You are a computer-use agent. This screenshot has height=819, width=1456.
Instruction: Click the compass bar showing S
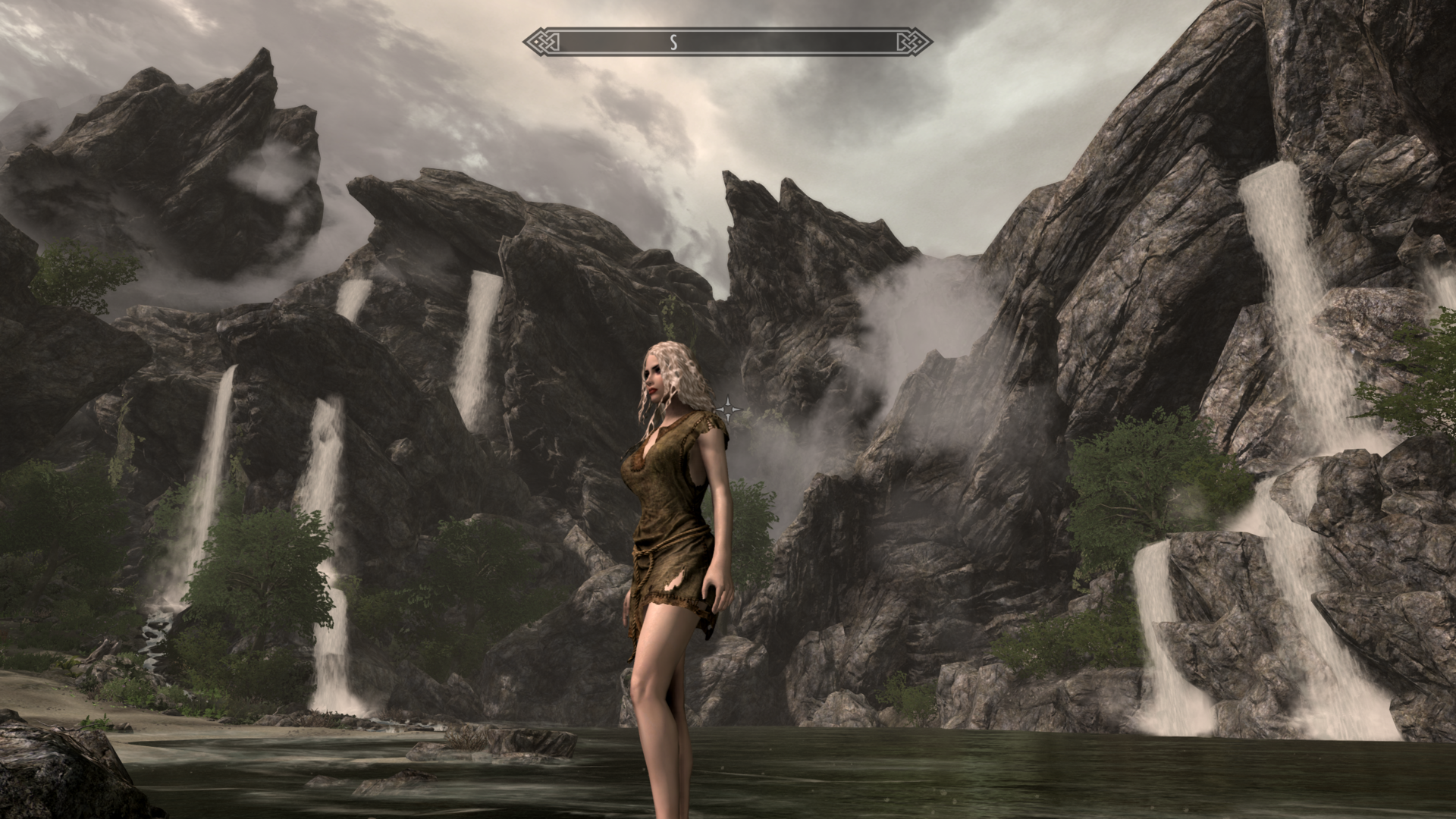point(727,42)
